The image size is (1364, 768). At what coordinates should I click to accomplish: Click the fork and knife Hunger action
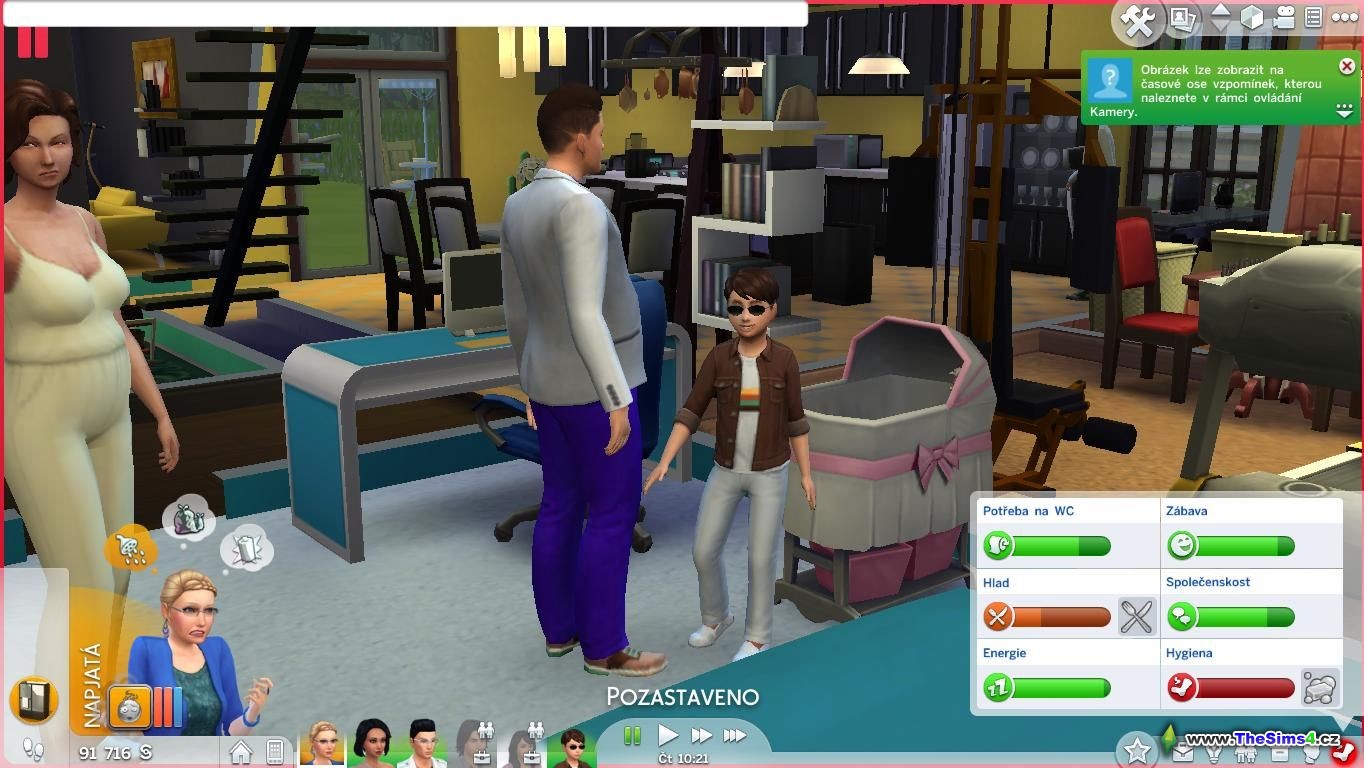pos(1136,617)
